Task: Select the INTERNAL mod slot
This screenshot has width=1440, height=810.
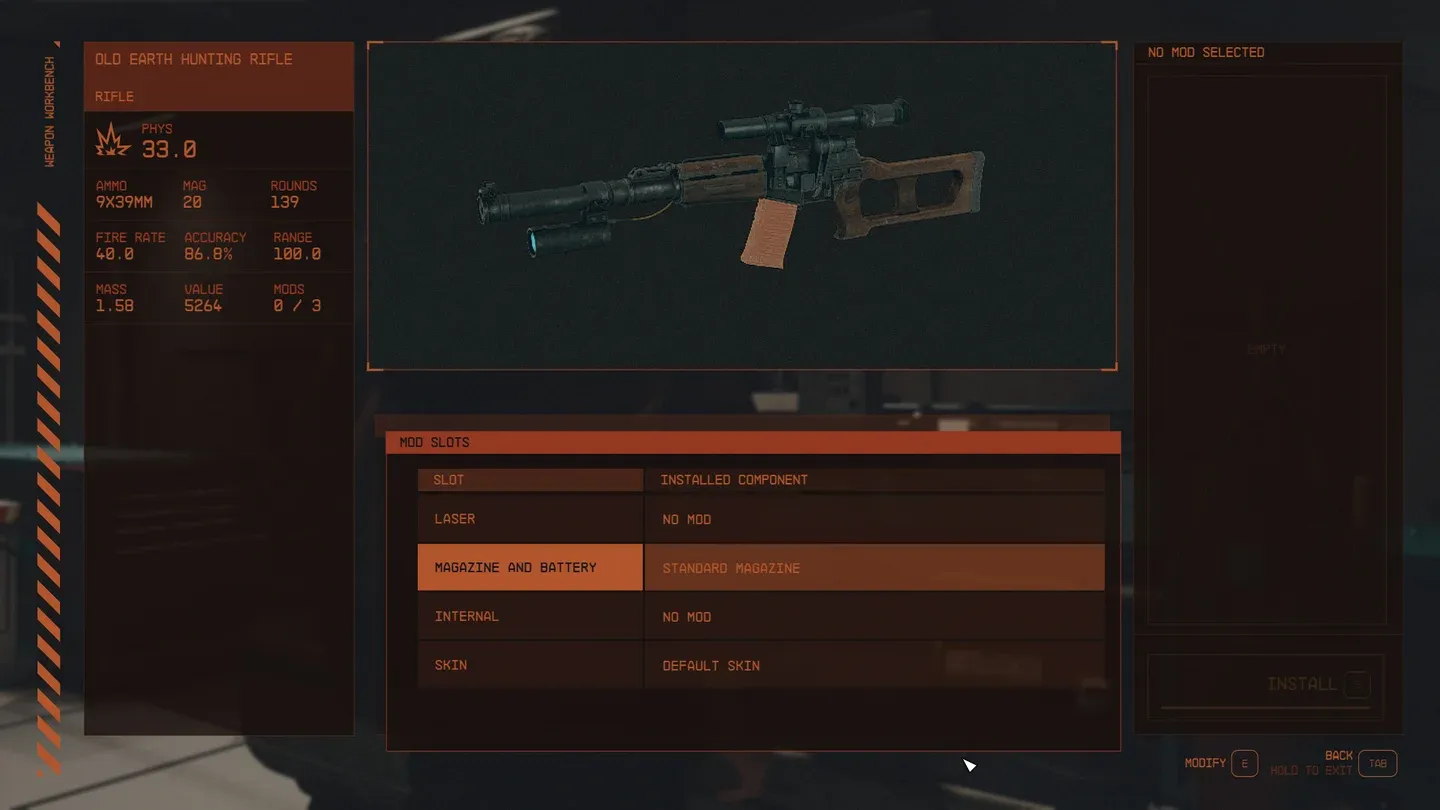Action: point(530,616)
